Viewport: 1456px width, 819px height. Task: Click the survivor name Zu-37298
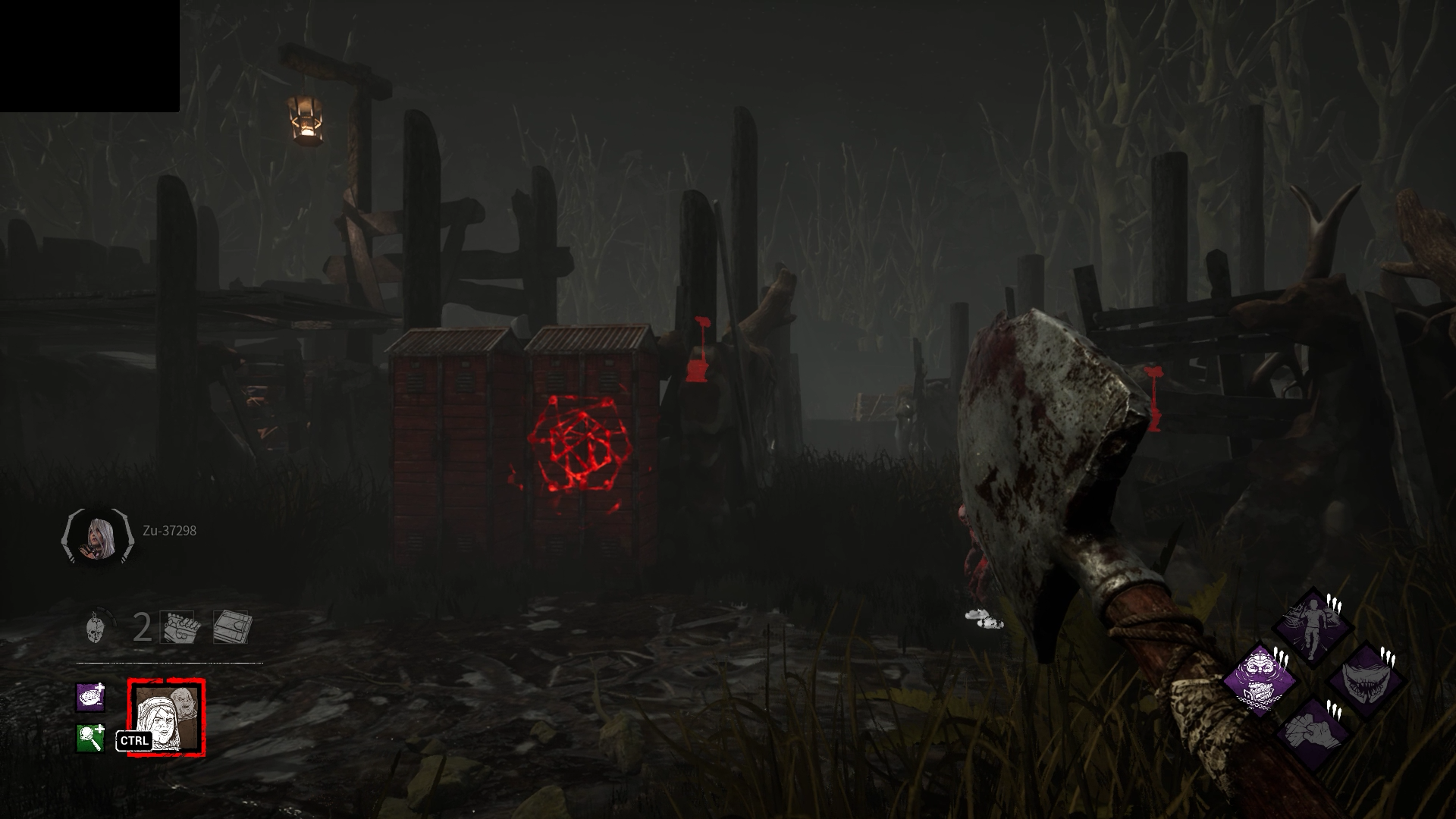click(168, 531)
